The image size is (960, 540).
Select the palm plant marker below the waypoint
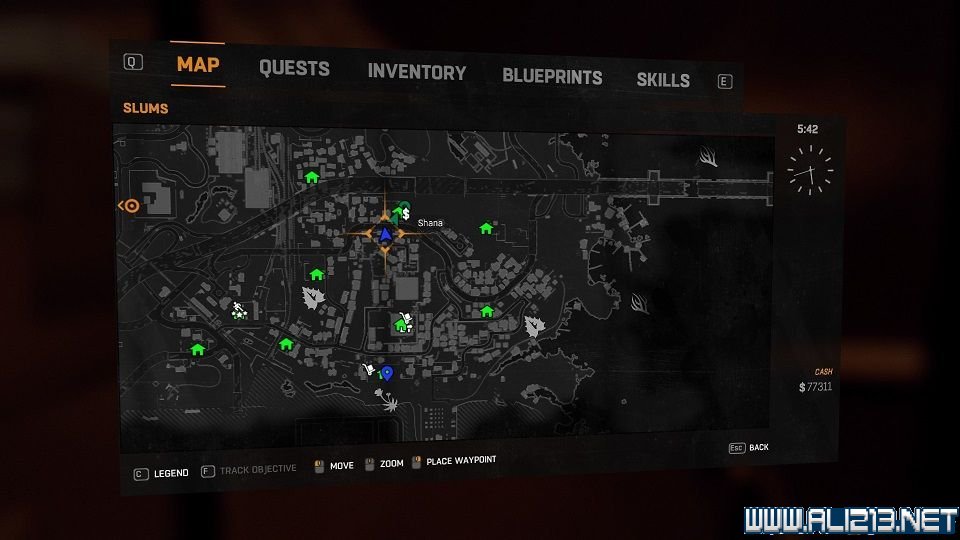coord(386,402)
